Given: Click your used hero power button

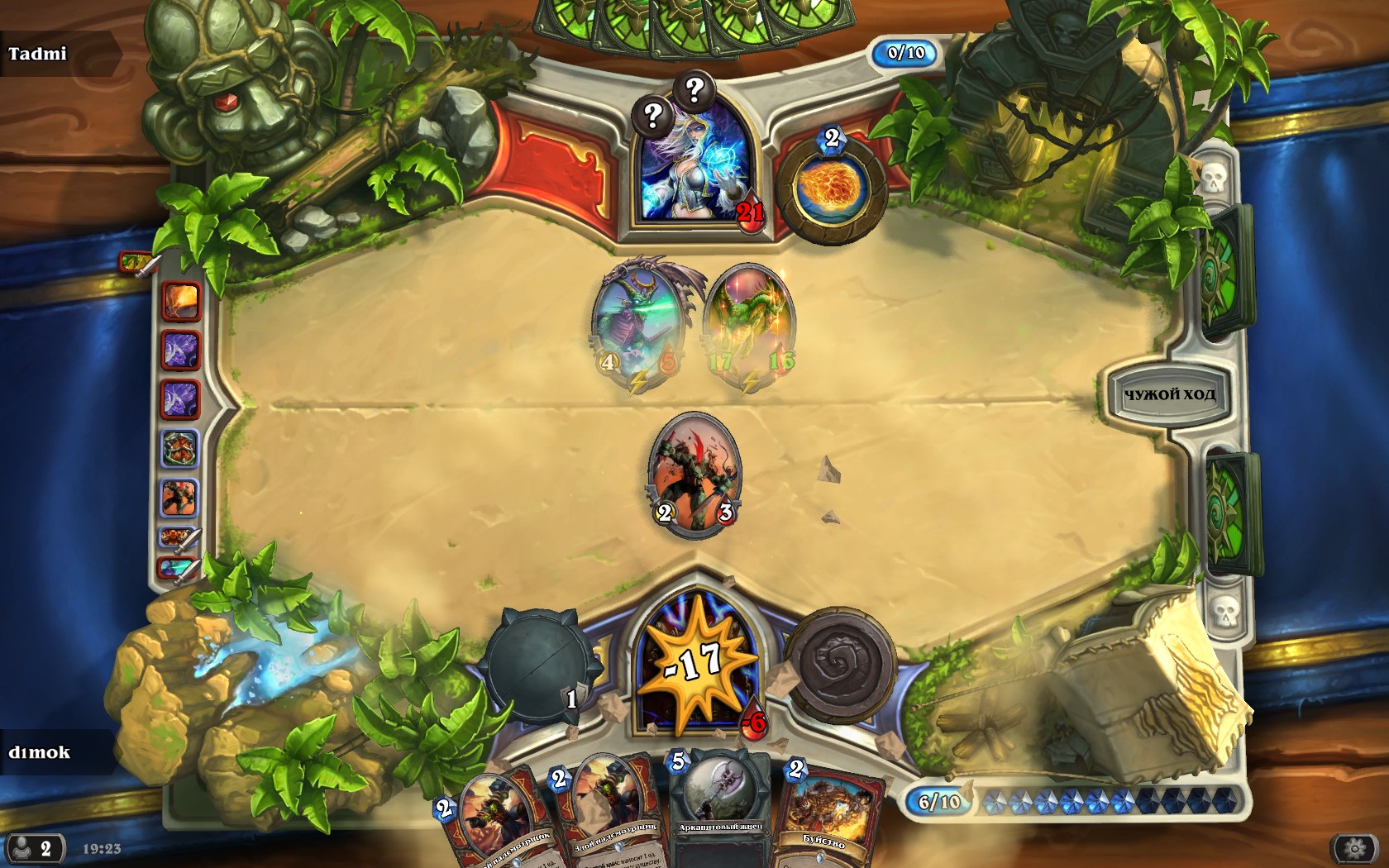Looking at the screenshot, I should [x=839, y=664].
